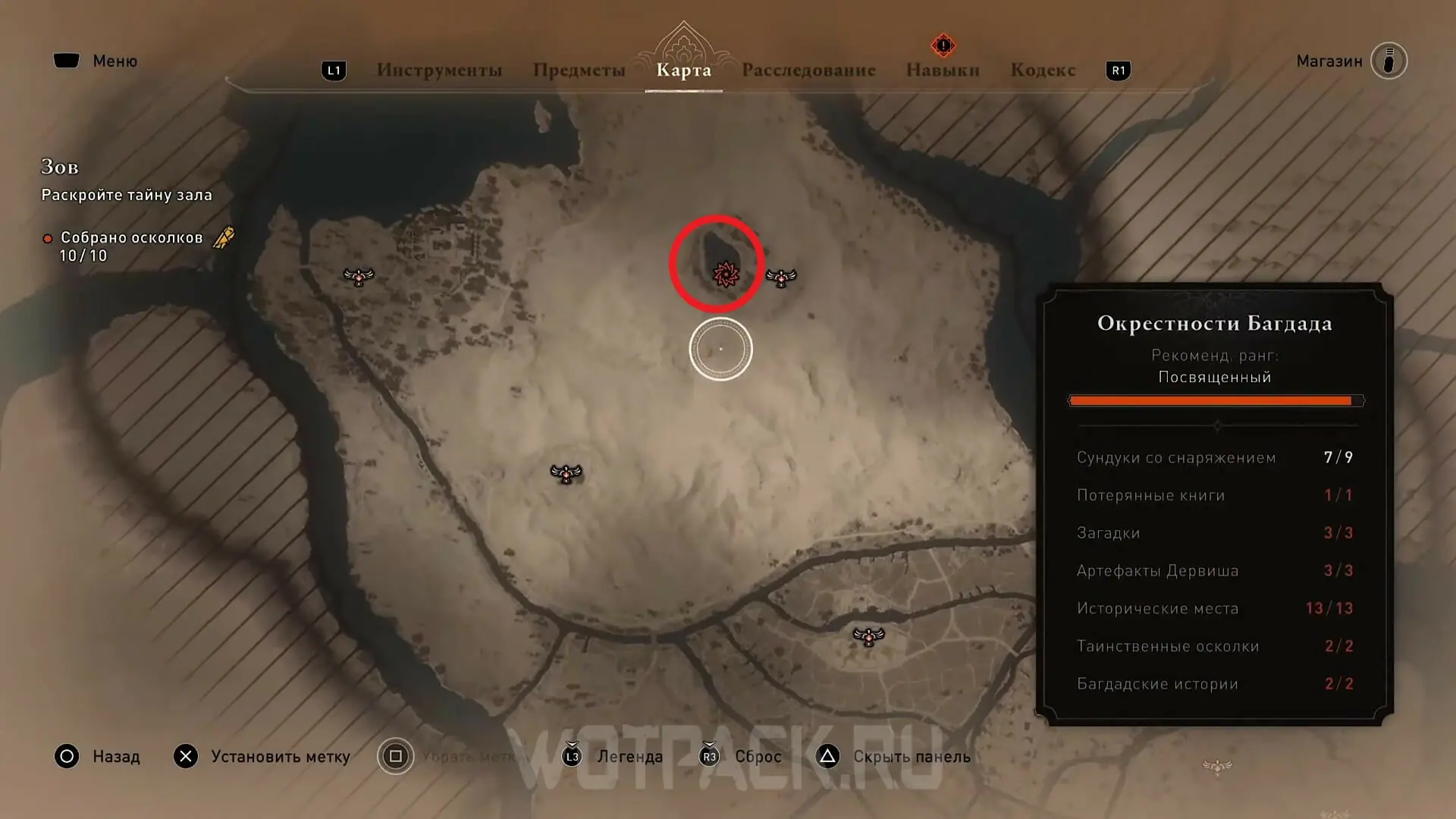Image resolution: width=1456 pixels, height=819 pixels.
Task: Go to the Расследование tab
Action: coord(808,71)
